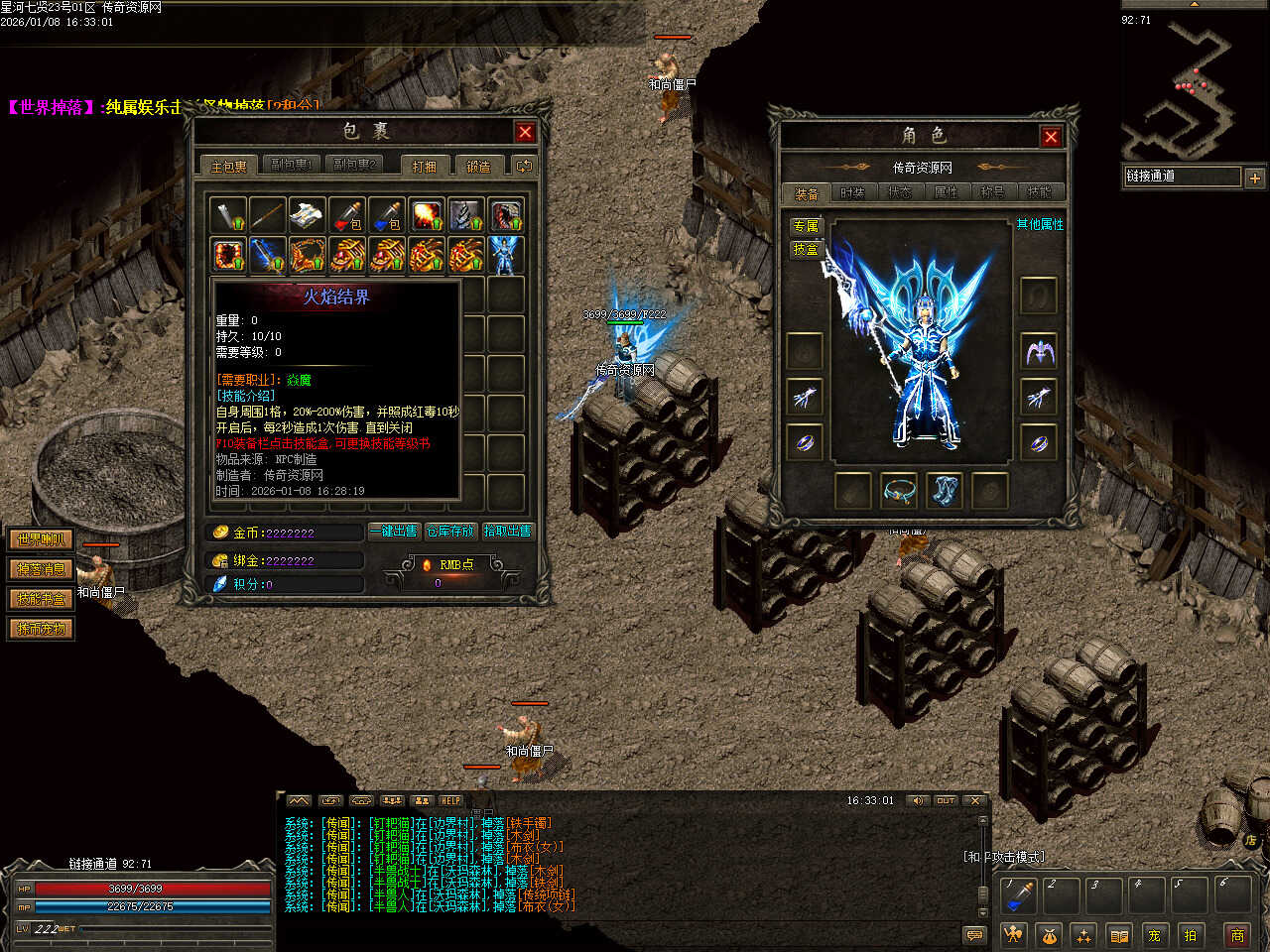This screenshot has height=952, width=1270.
Task: Click the 拾取出售 pickup-sell button
Action: (x=507, y=532)
